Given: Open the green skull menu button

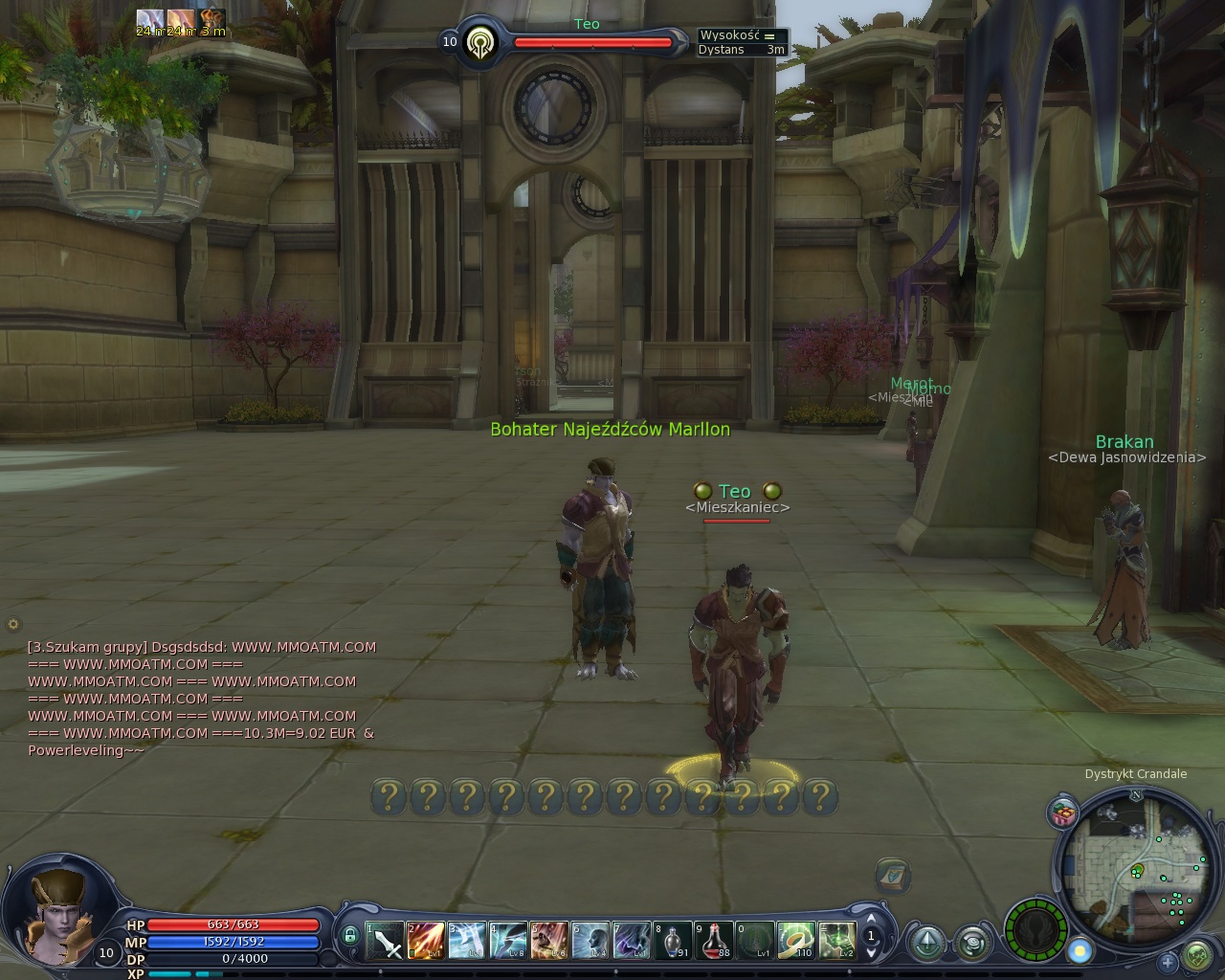Looking at the screenshot, I should tap(1197, 955).
